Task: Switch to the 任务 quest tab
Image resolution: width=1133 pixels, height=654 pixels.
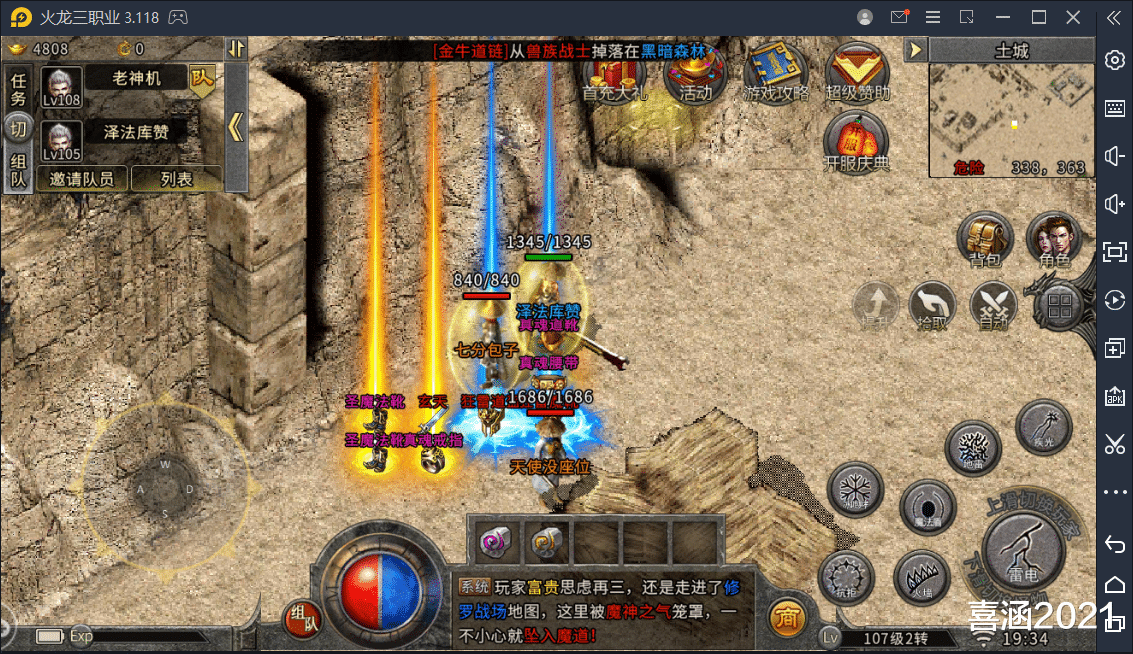Action: tap(18, 89)
